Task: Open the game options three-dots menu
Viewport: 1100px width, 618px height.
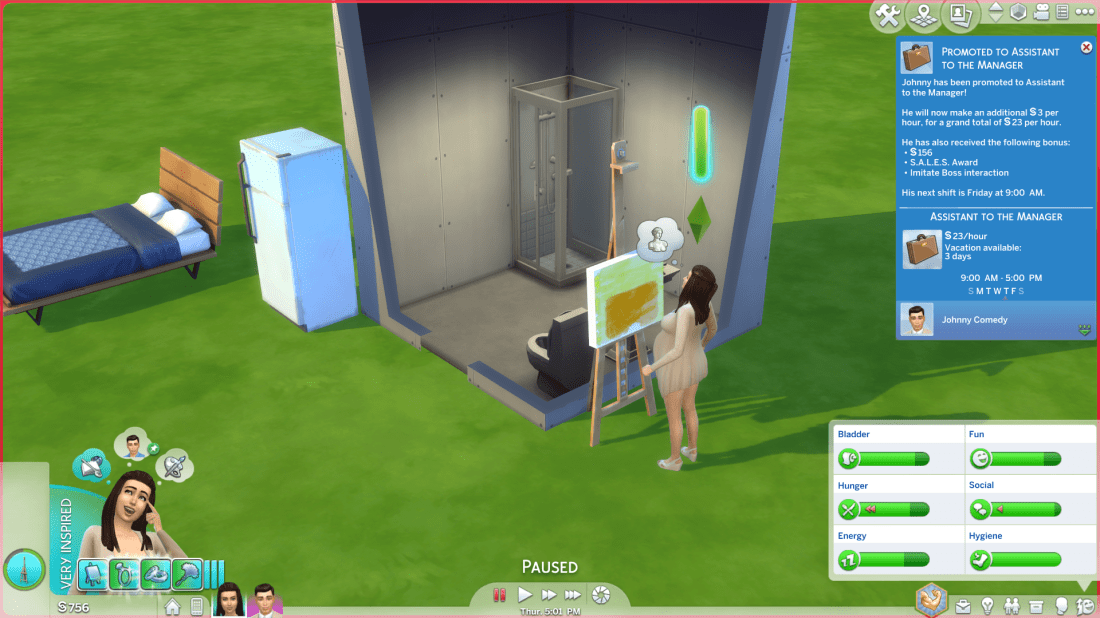Action: (x=1084, y=13)
